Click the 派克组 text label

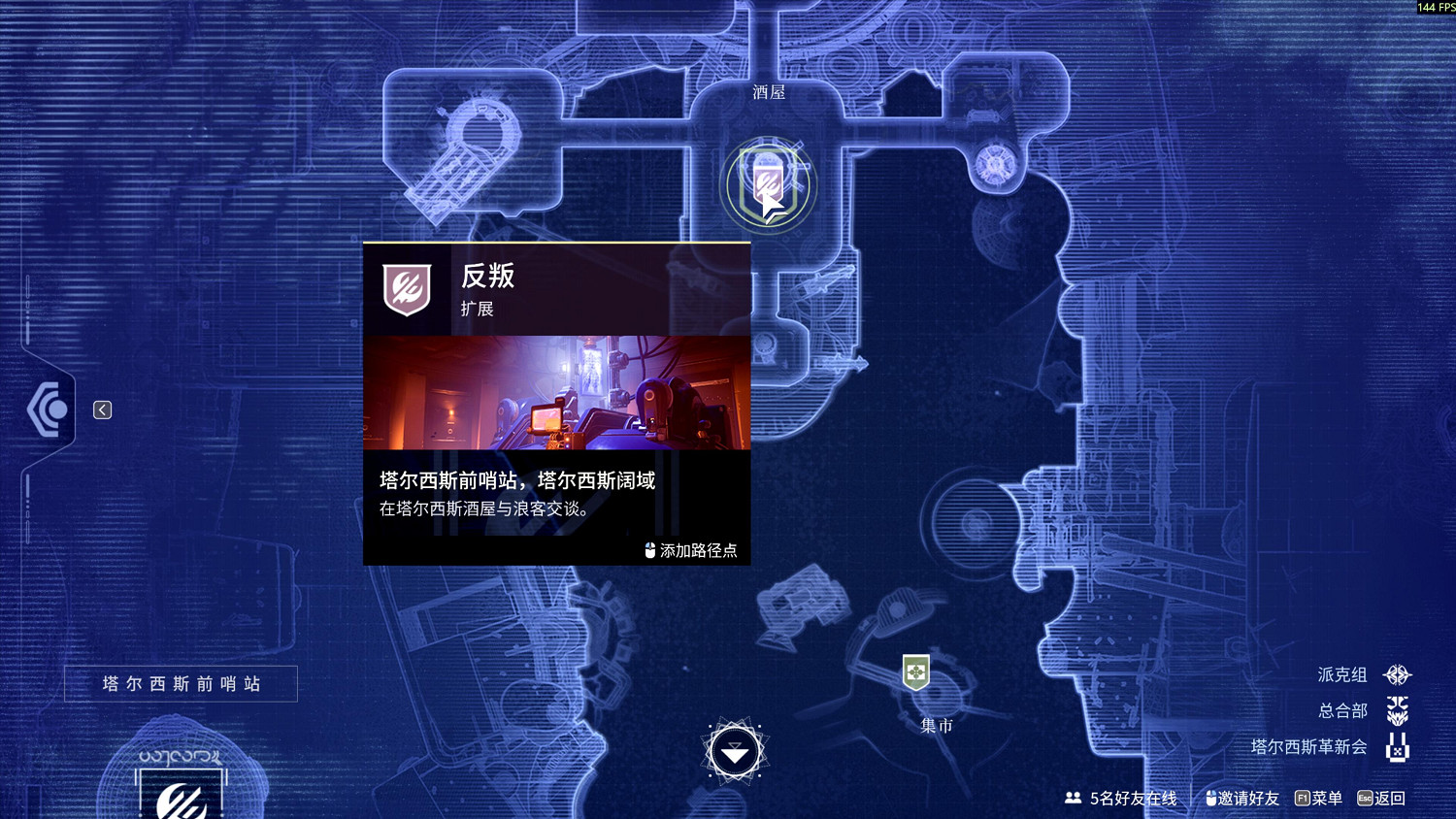[1340, 674]
